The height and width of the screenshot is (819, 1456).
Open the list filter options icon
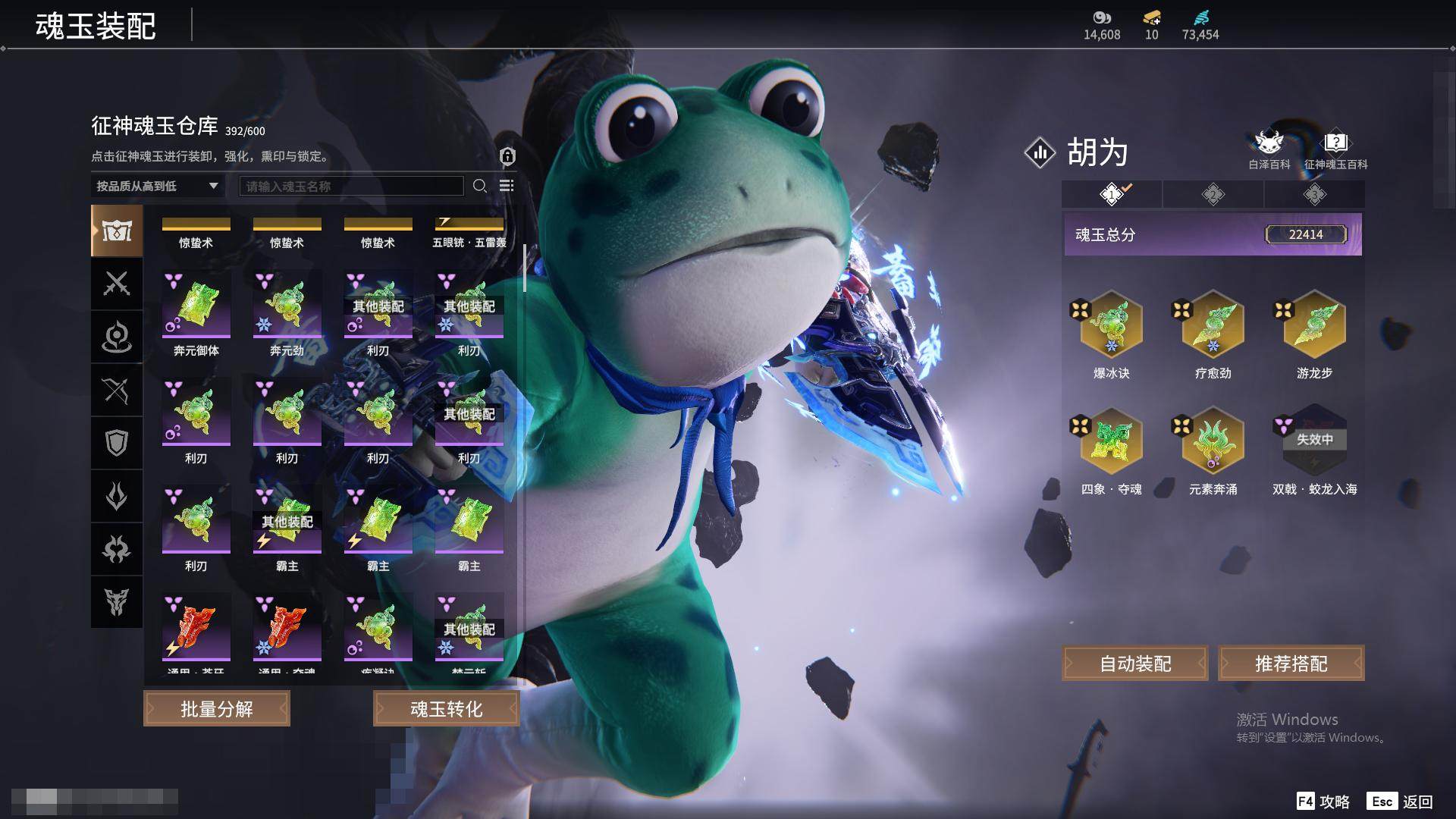(x=507, y=186)
